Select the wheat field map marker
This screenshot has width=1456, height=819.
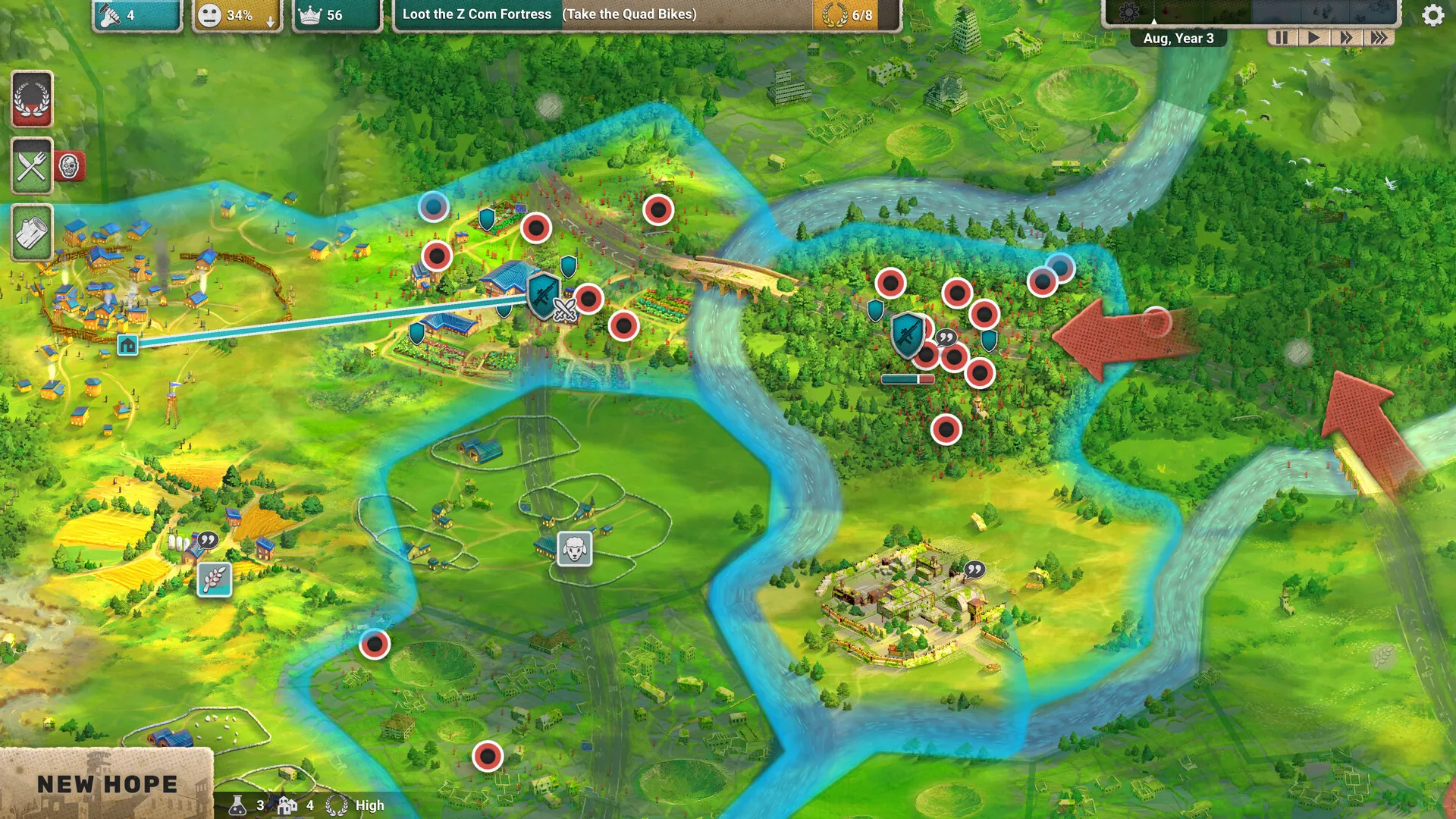click(x=215, y=580)
